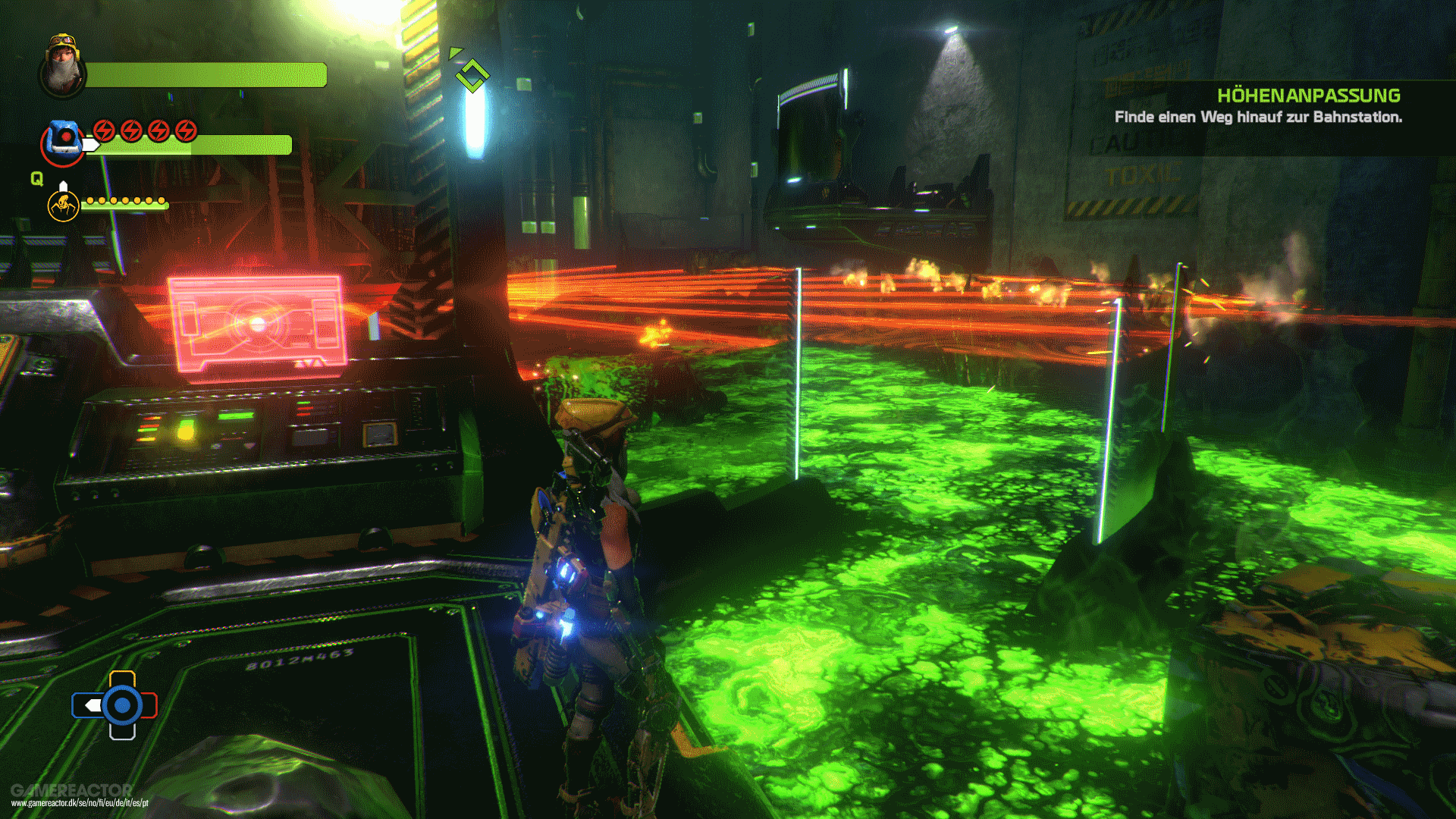Expand the white down d-pad slot
This screenshot has height=819, width=1456.
[123, 732]
